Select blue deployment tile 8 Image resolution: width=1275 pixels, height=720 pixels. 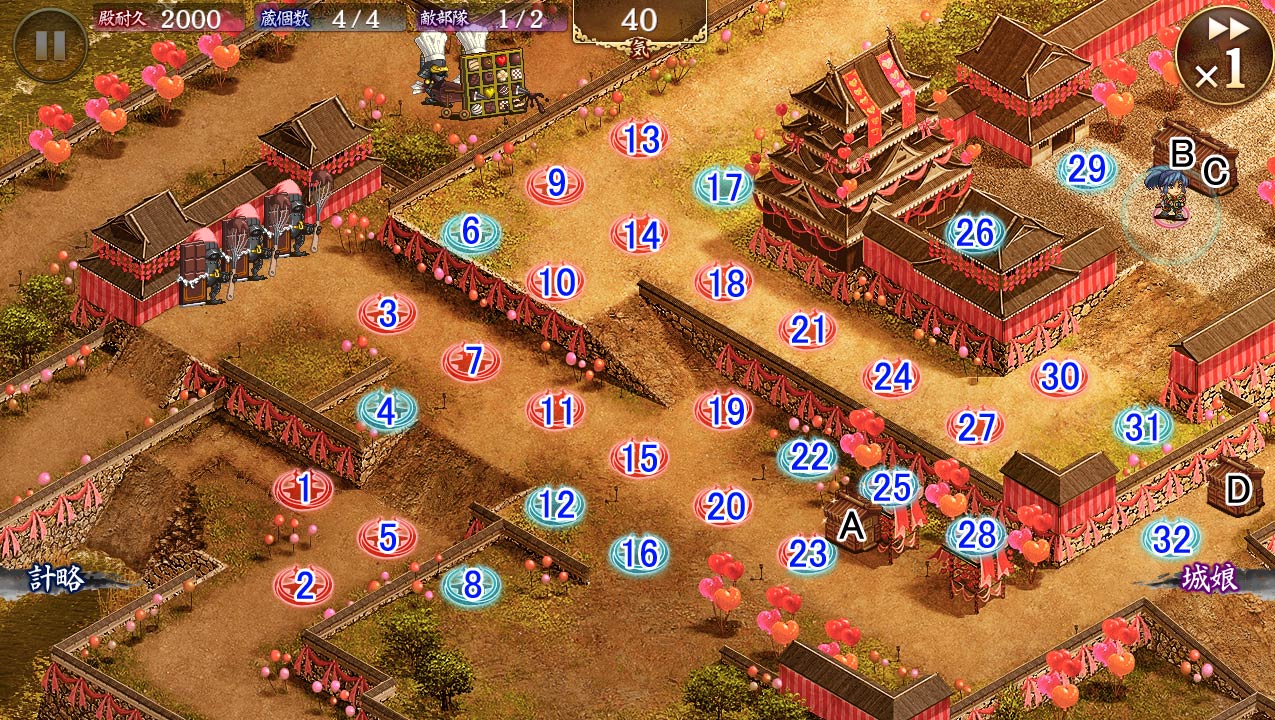(471, 585)
